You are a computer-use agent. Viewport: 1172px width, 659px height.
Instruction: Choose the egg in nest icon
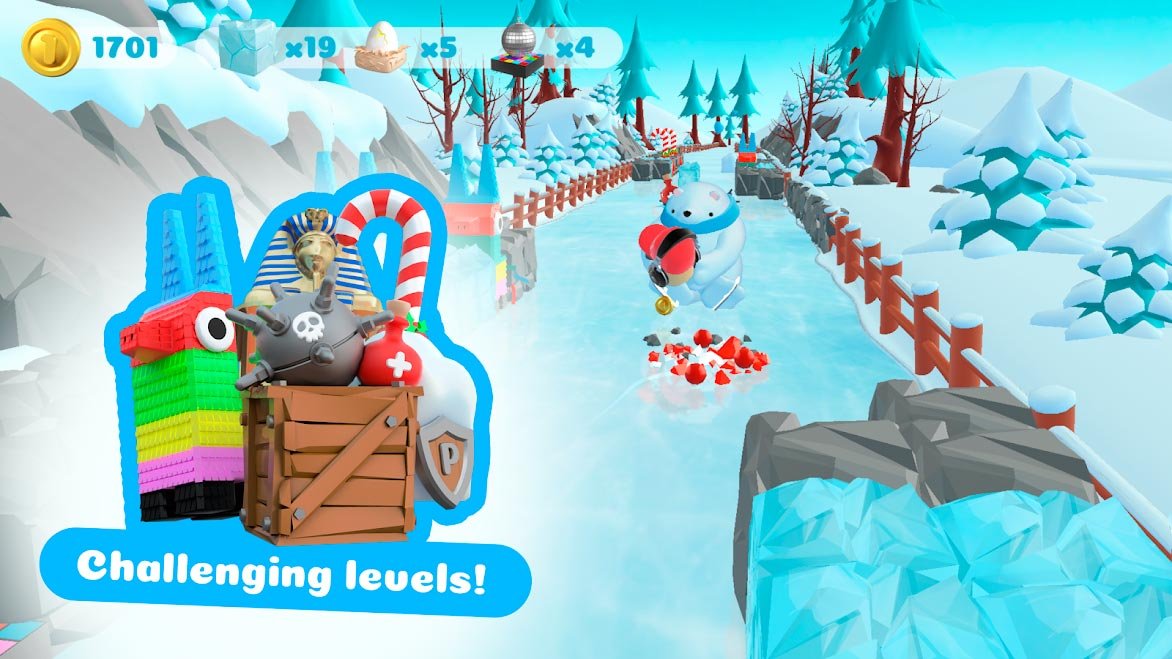[381, 48]
